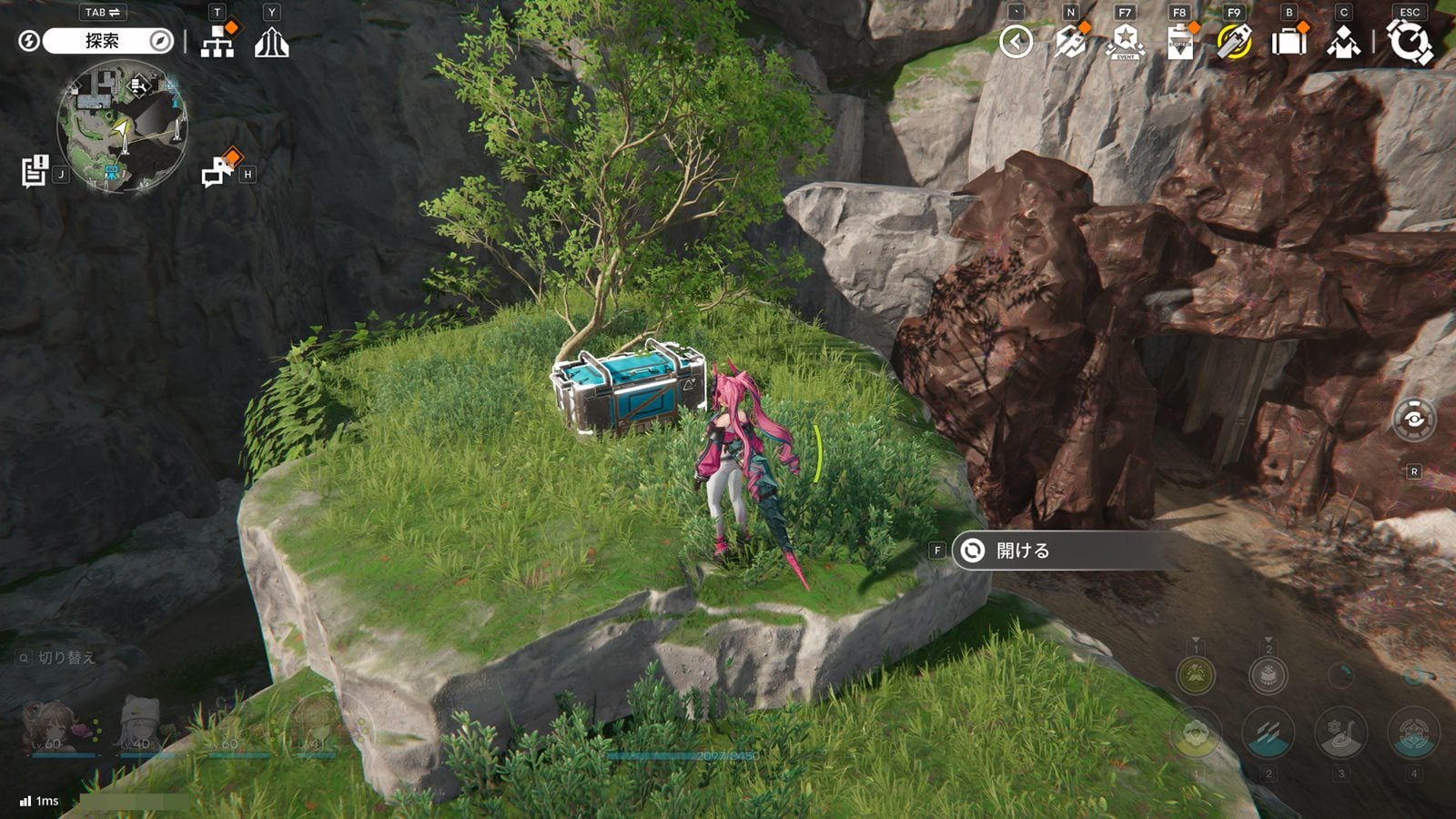Image resolution: width=1456 pixels, height=819 pixels.
Task: Open the main system menu ring icon
Action: 1410,42
